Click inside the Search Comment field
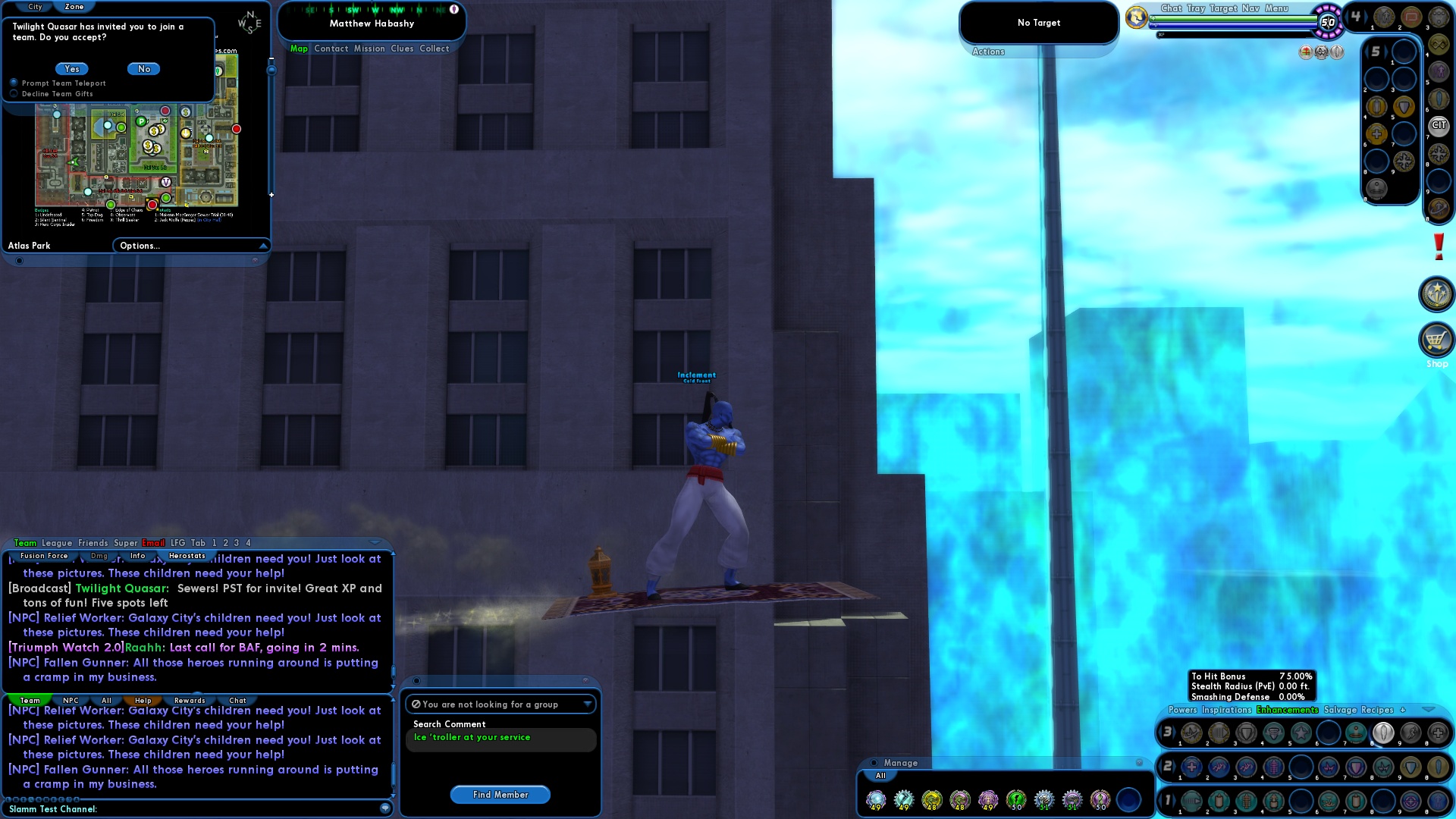 [500, 738]
